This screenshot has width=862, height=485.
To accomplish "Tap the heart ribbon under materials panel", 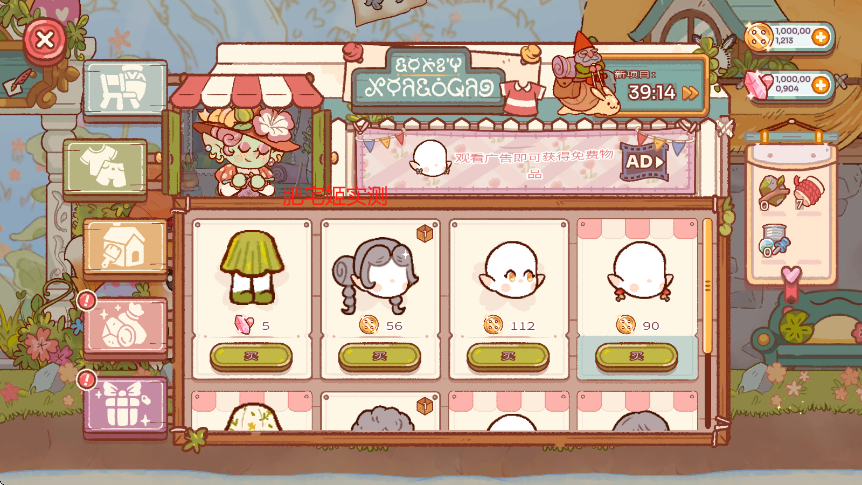I will pos(791,280).
